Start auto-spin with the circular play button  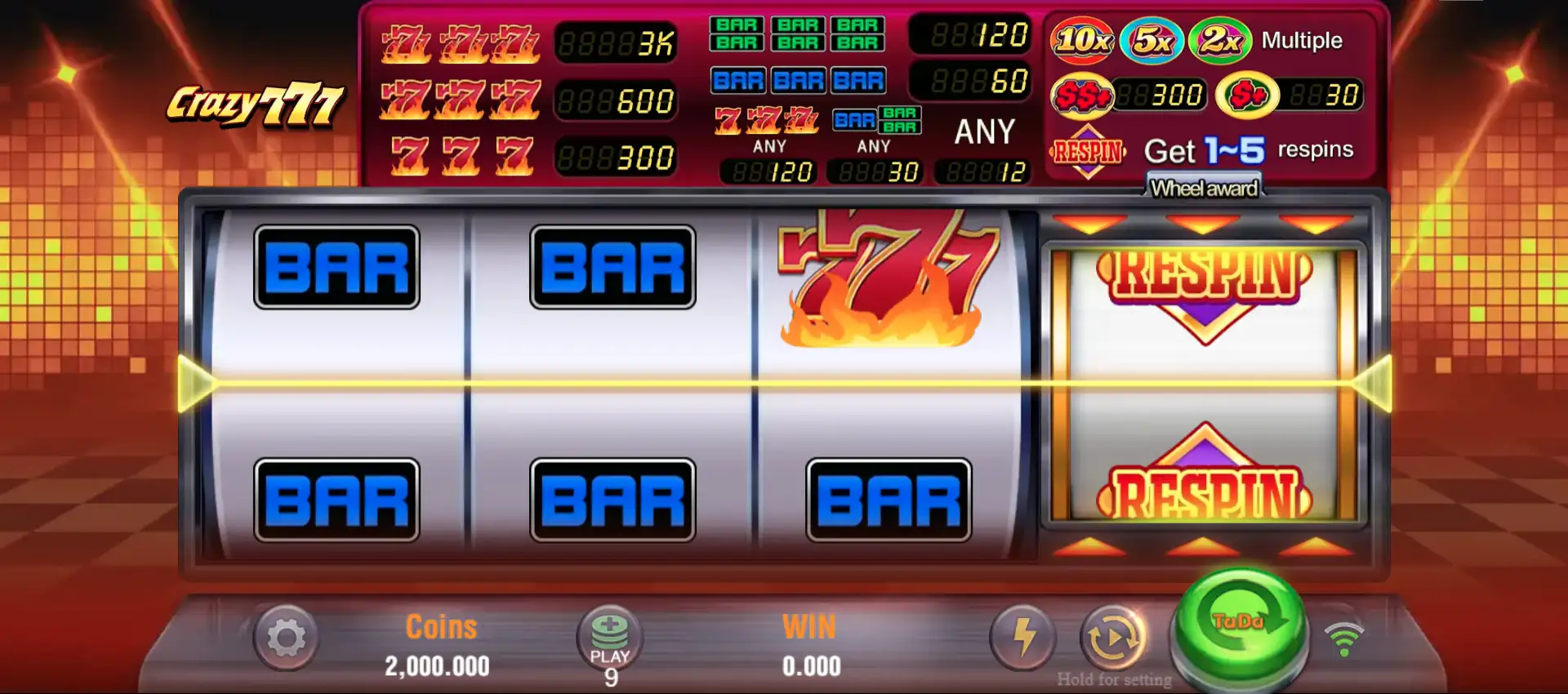click(1113, 638)
